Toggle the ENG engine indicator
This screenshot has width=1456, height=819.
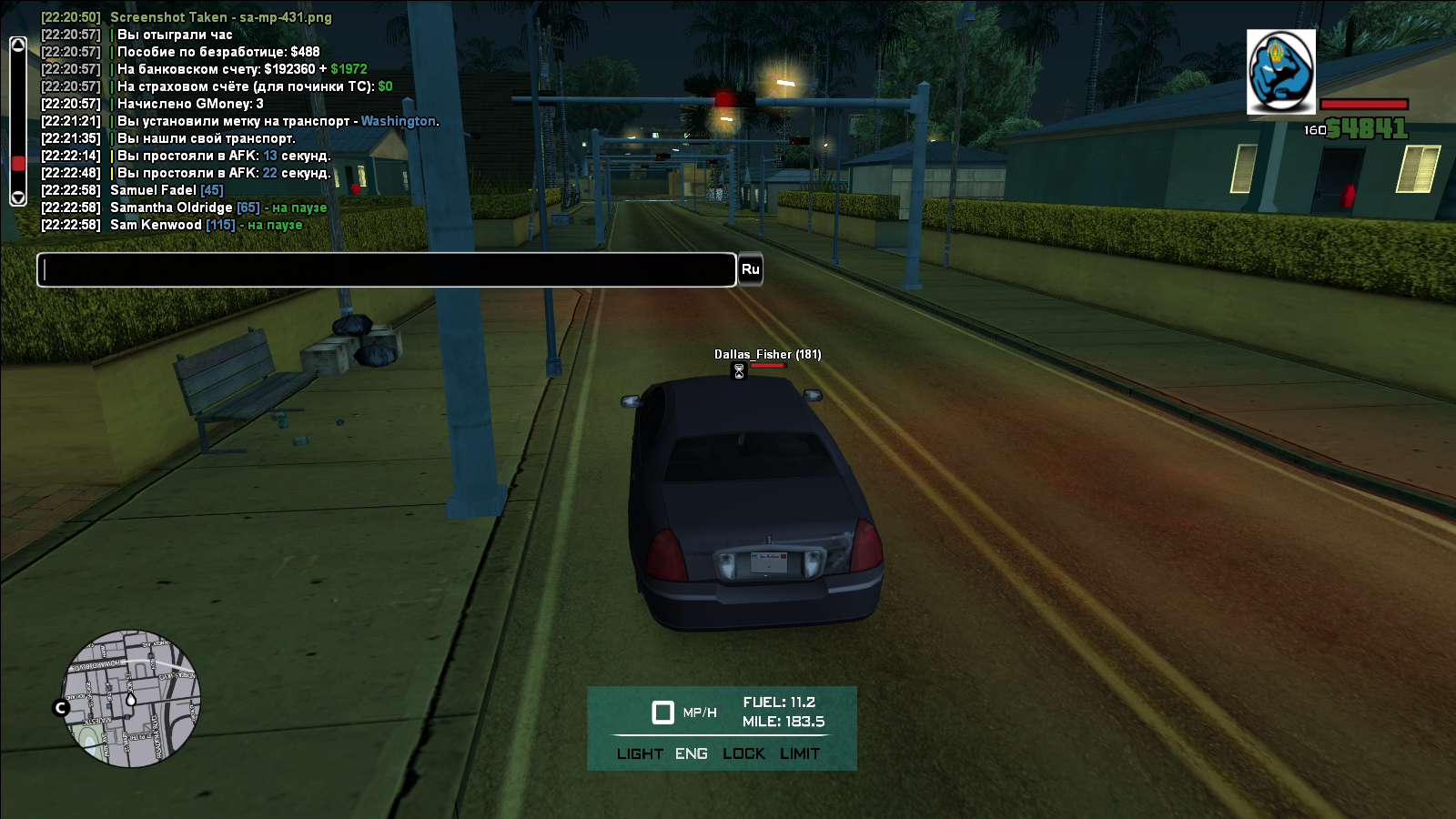692,753
